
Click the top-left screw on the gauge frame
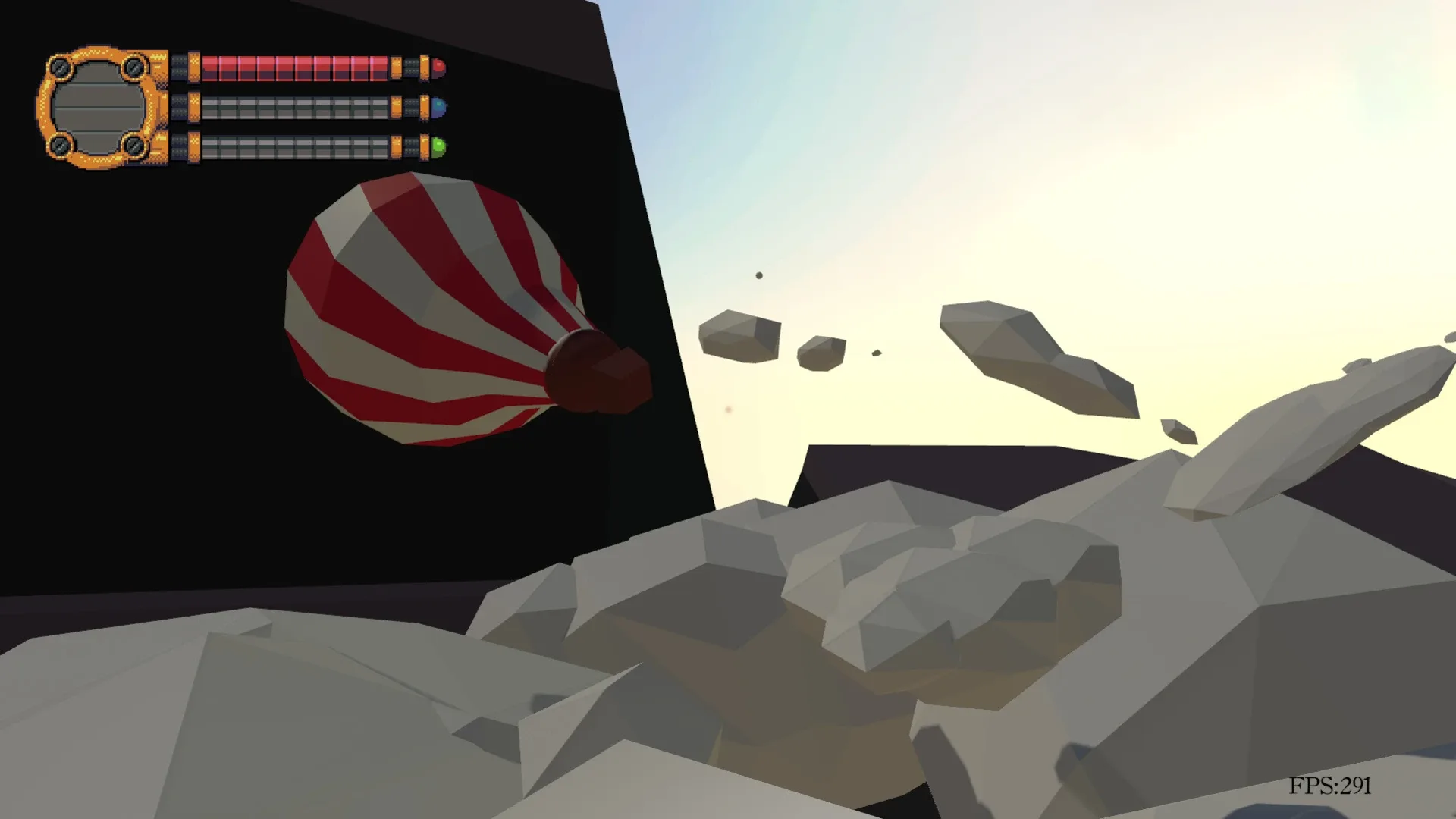pos(60,67)
